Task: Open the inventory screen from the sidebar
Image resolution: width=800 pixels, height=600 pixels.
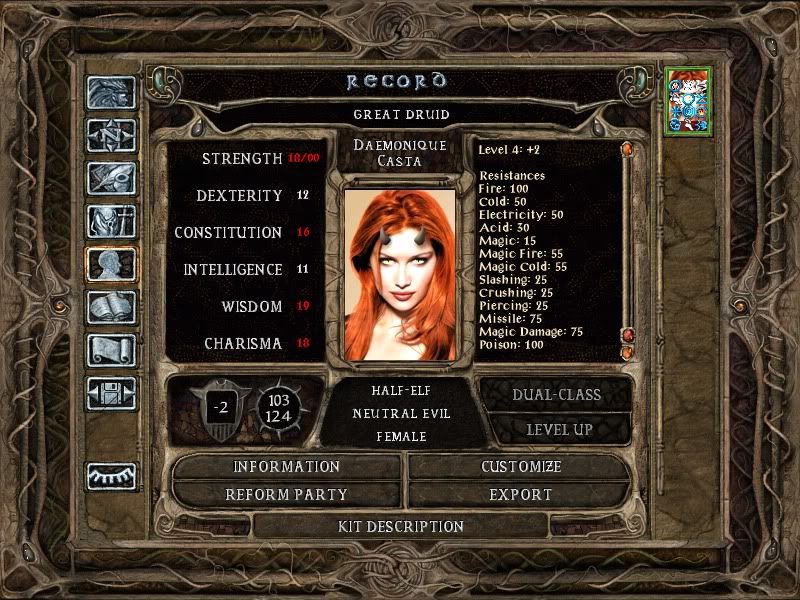Action: tap(111, 221)
